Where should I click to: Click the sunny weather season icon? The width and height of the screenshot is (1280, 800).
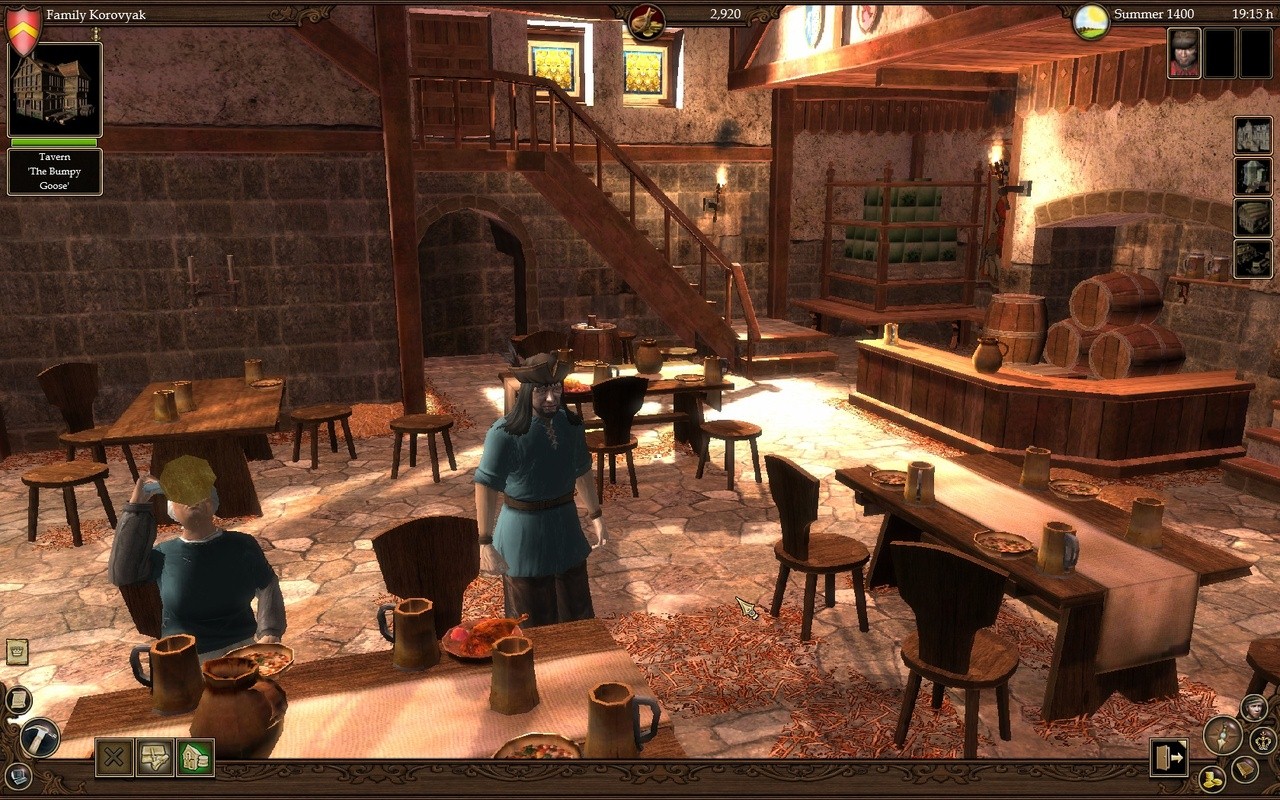1091,20
